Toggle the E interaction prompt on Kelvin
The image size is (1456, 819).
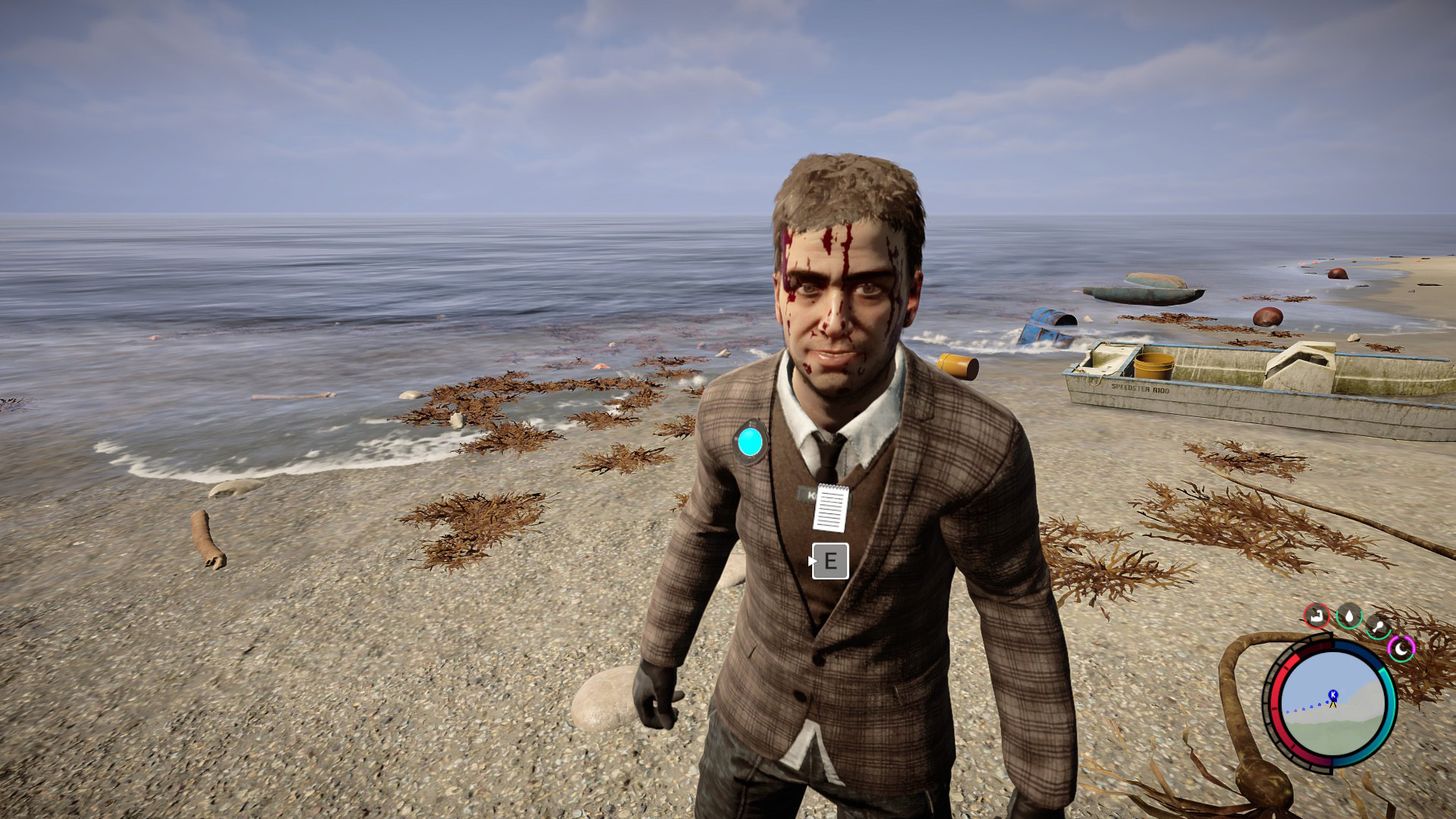tap(832, 561)
